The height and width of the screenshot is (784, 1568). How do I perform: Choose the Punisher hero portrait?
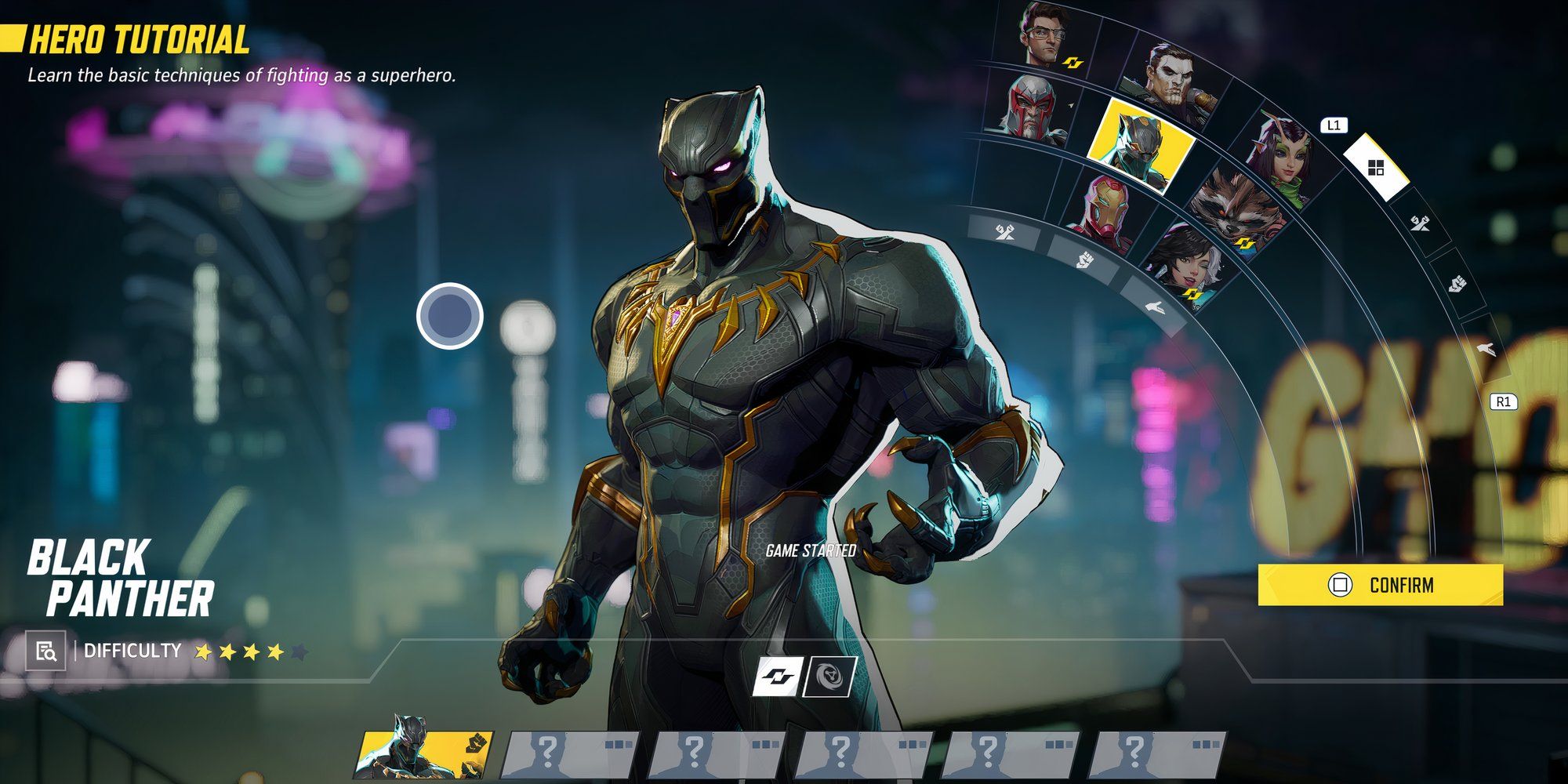tap(1170, 82)
